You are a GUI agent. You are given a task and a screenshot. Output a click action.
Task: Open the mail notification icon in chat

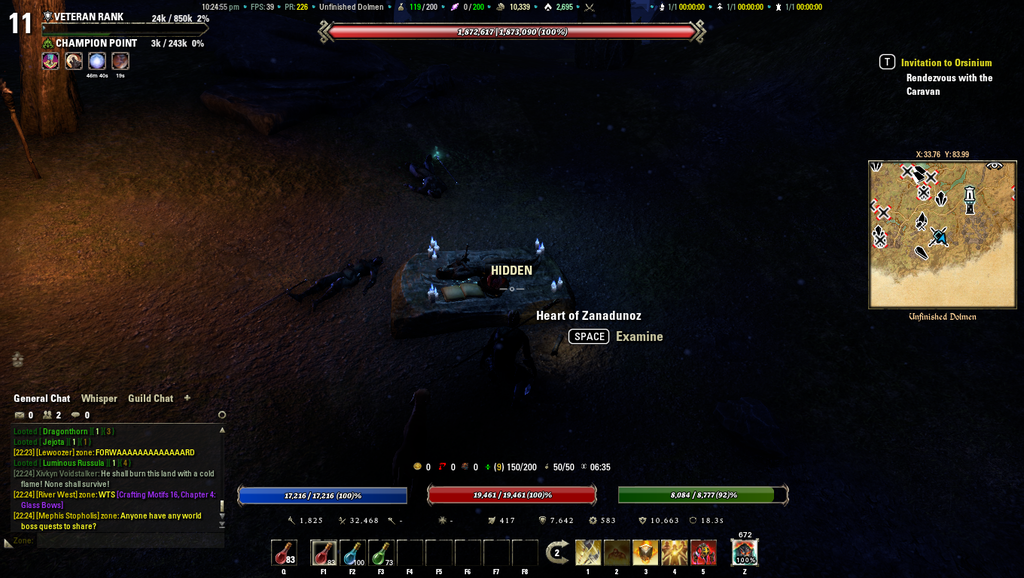[x=19, y=415]
